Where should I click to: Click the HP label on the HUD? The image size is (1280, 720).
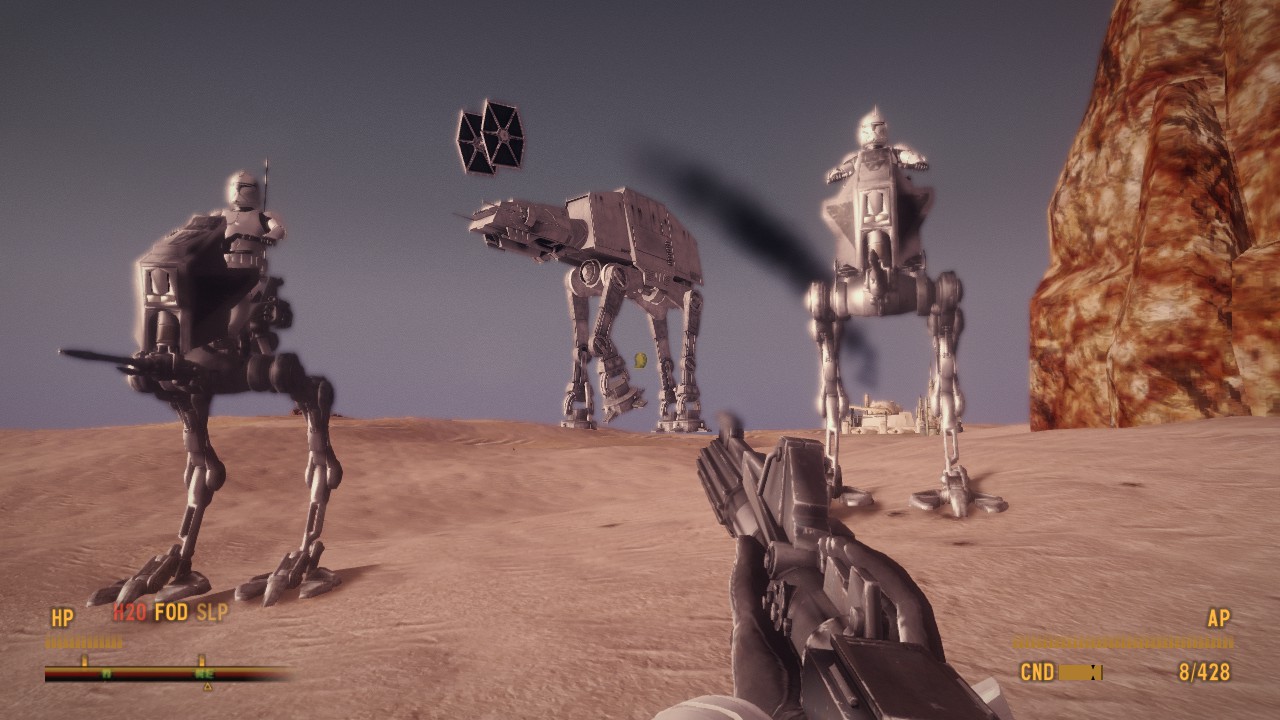[62, 615]
